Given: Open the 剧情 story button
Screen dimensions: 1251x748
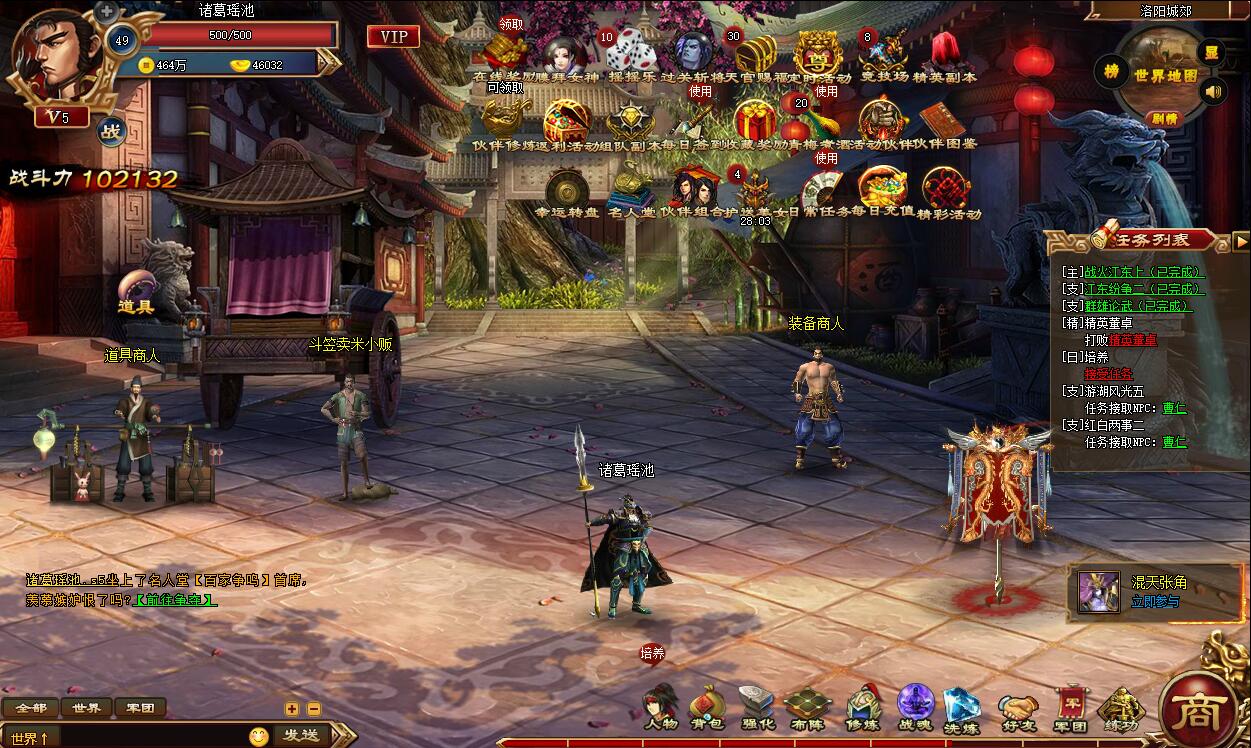Looking at the screenshot, I should 1164,118.
